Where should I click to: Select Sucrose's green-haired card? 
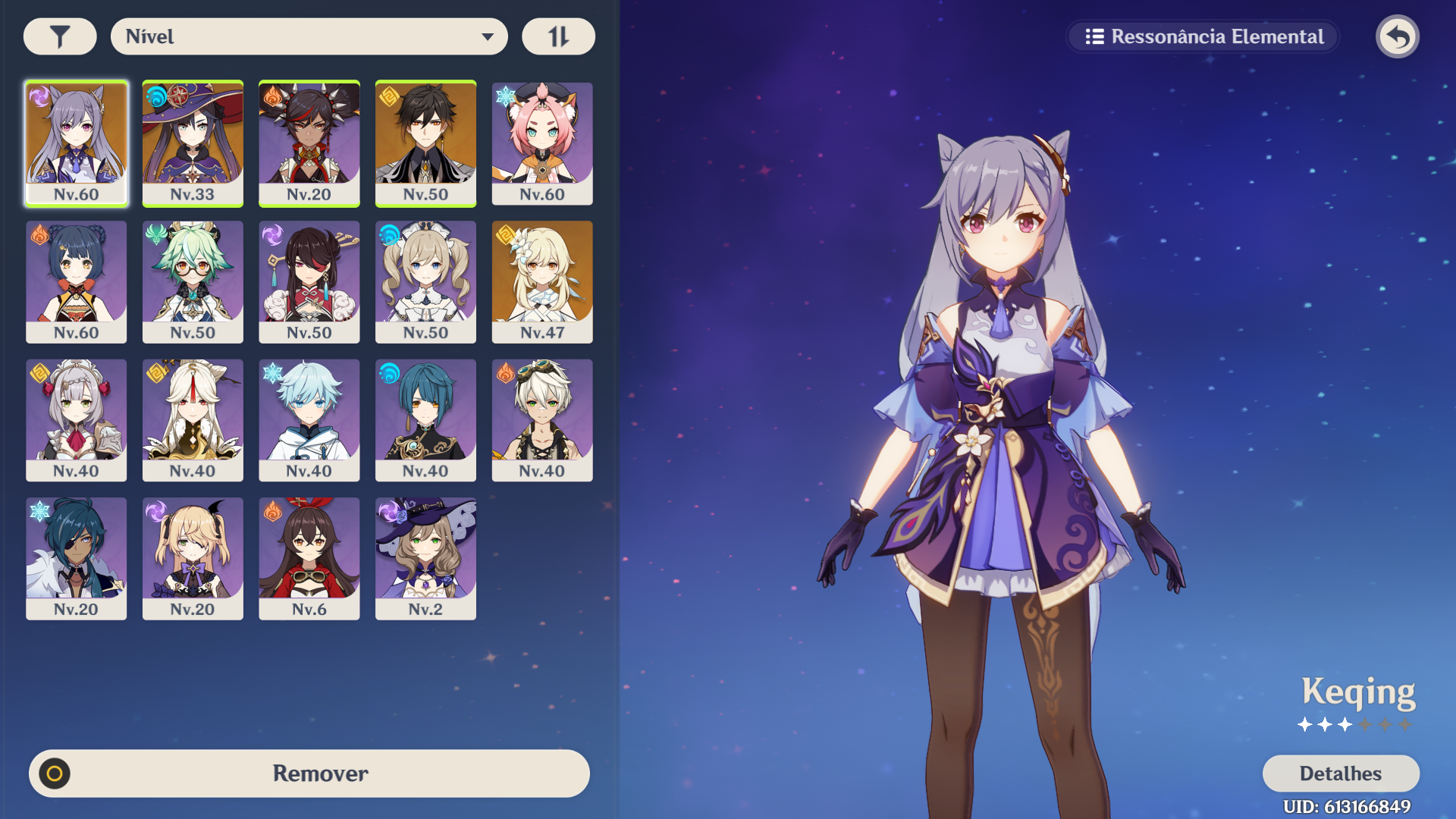[x=193, y=281]
